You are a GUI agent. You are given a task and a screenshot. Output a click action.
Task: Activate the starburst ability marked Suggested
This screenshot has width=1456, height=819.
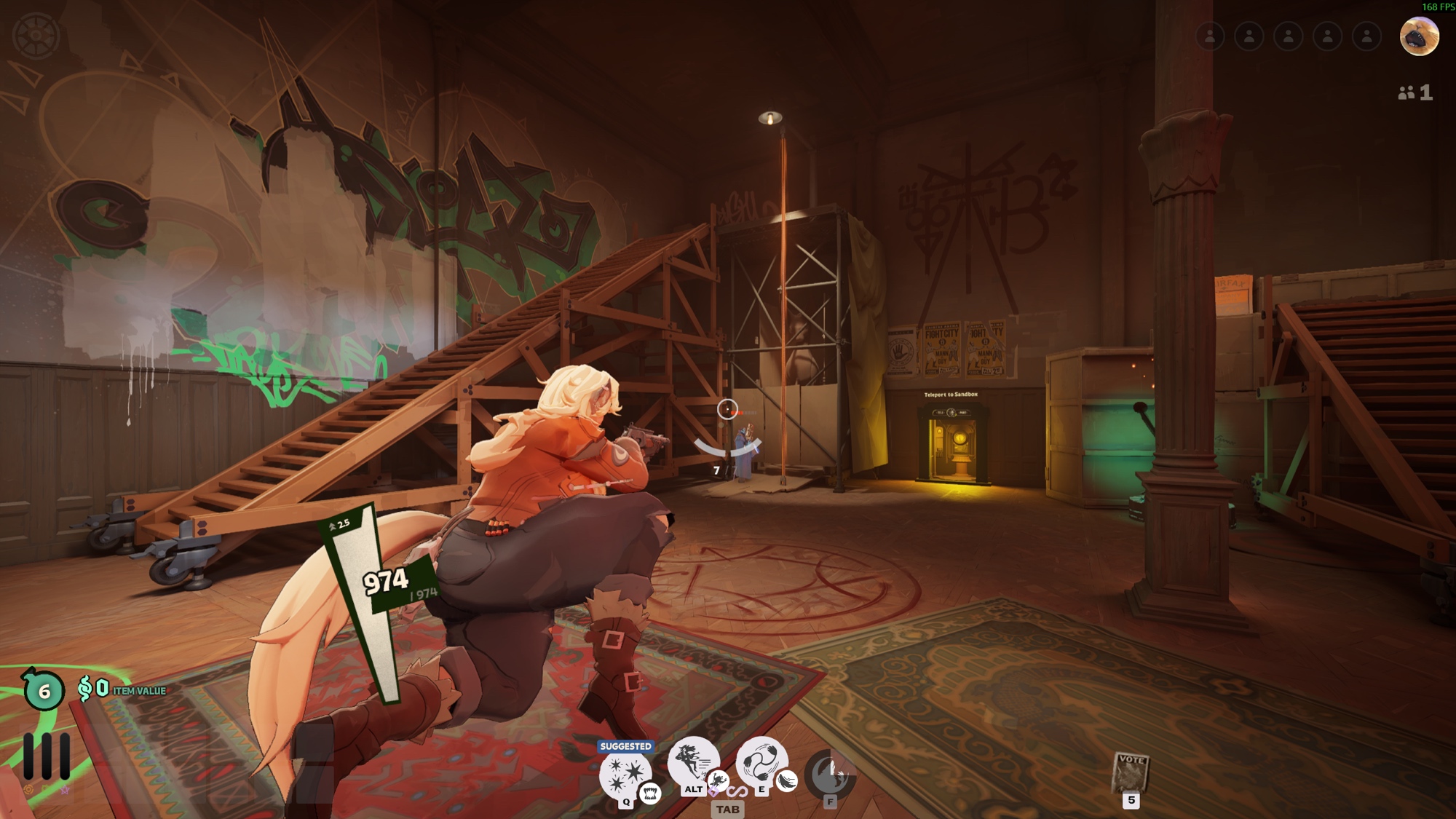pos(624,774)
